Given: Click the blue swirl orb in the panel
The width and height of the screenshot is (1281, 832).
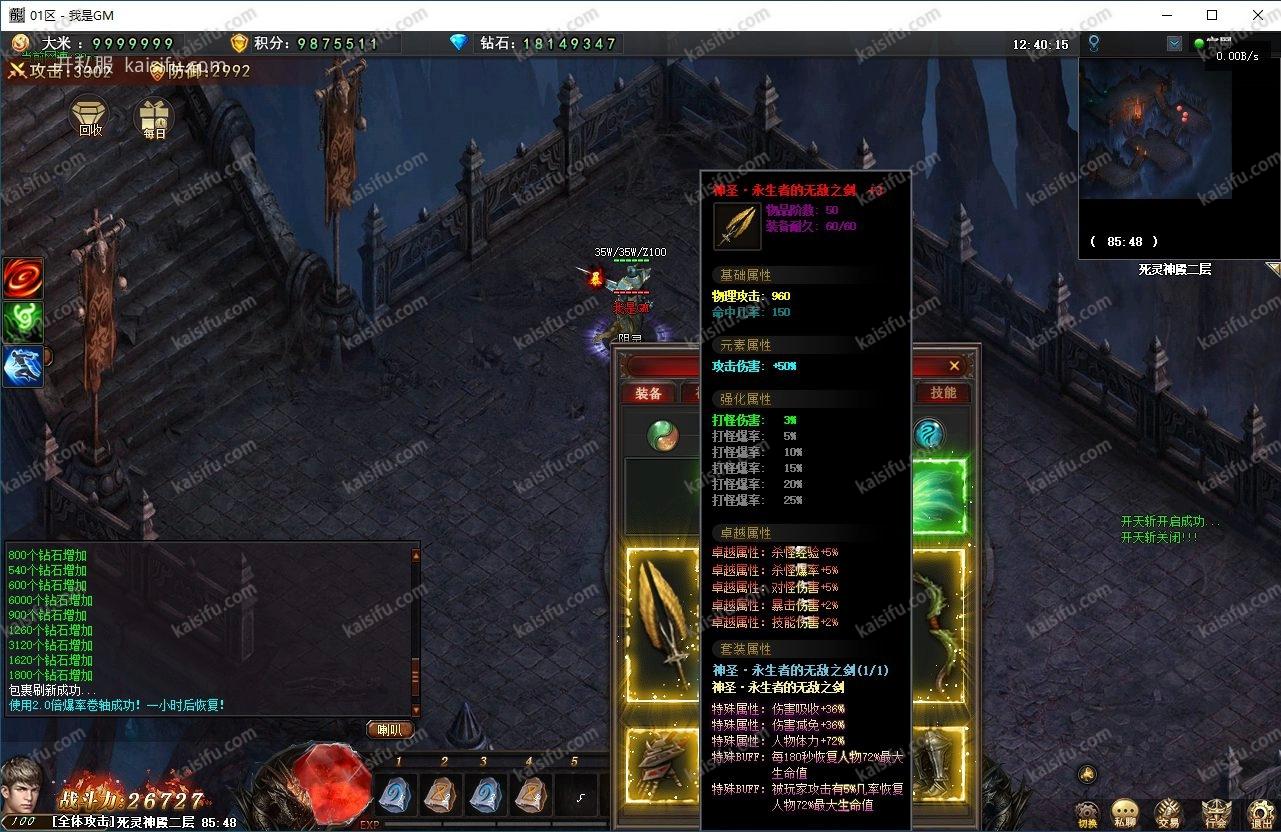Looking at the screenshot, I should click(x=929, y=434).
